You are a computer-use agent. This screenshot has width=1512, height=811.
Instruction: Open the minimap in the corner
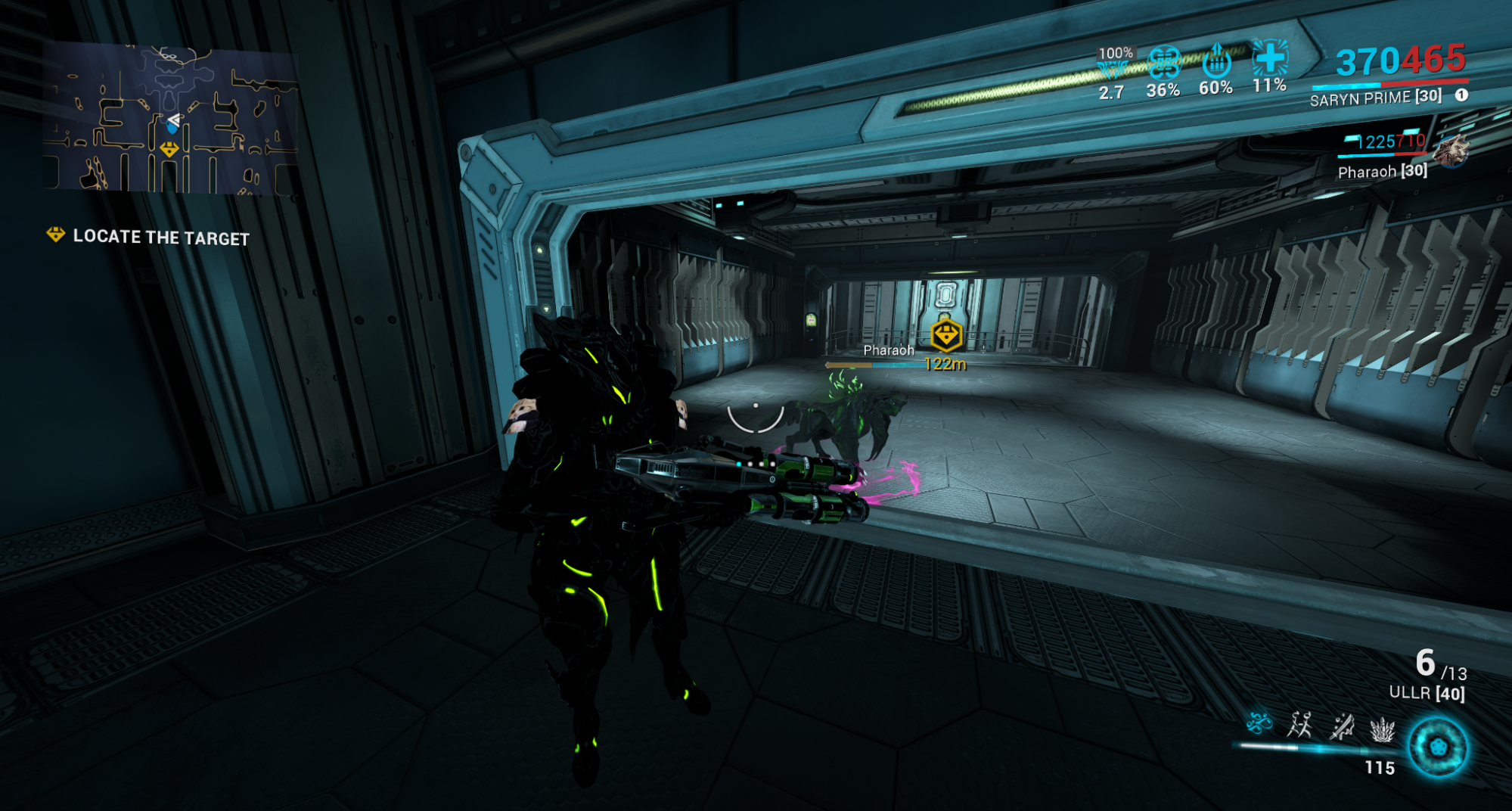pos(170,117)
